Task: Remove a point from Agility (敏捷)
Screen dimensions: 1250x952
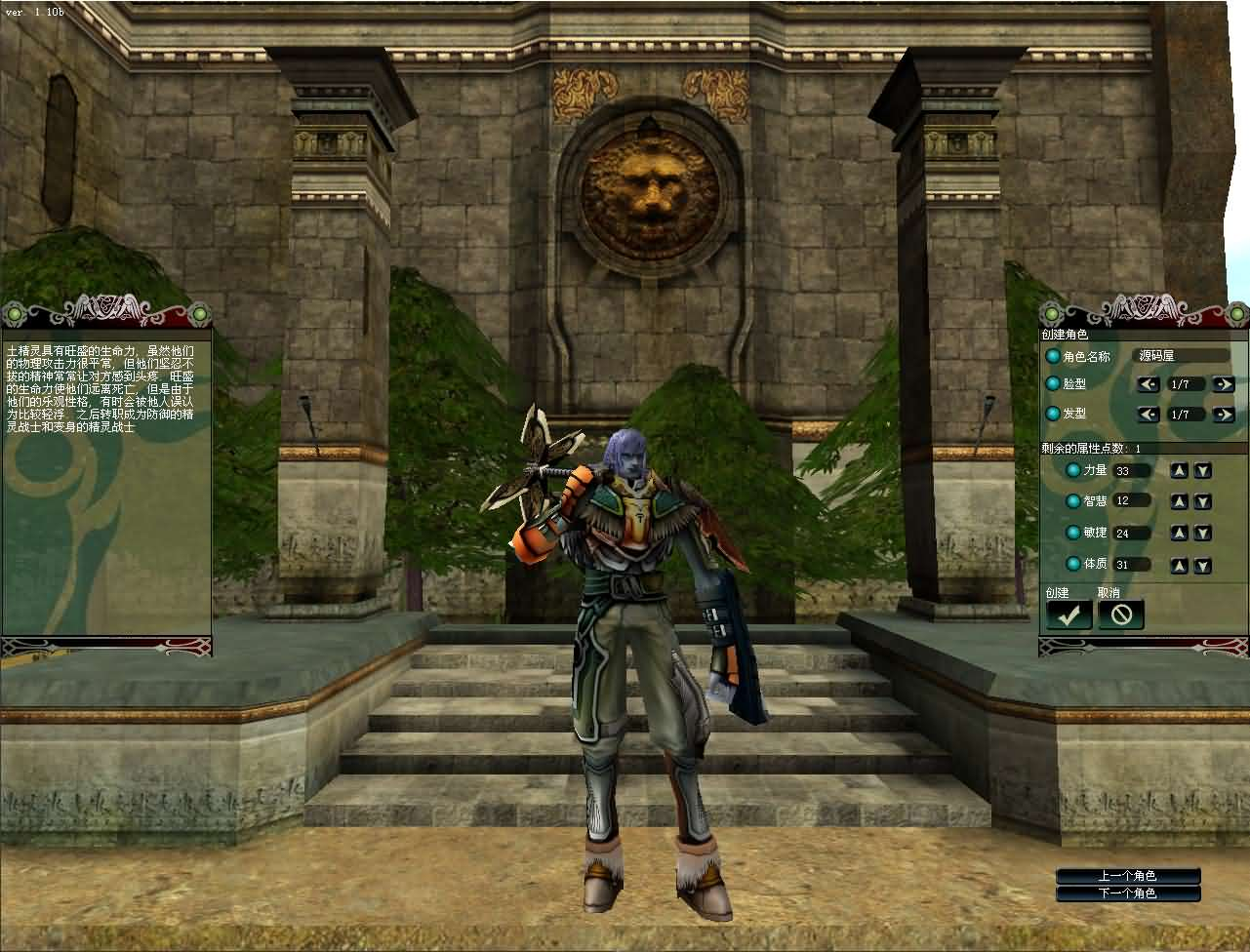Action: click(1203, 534)
